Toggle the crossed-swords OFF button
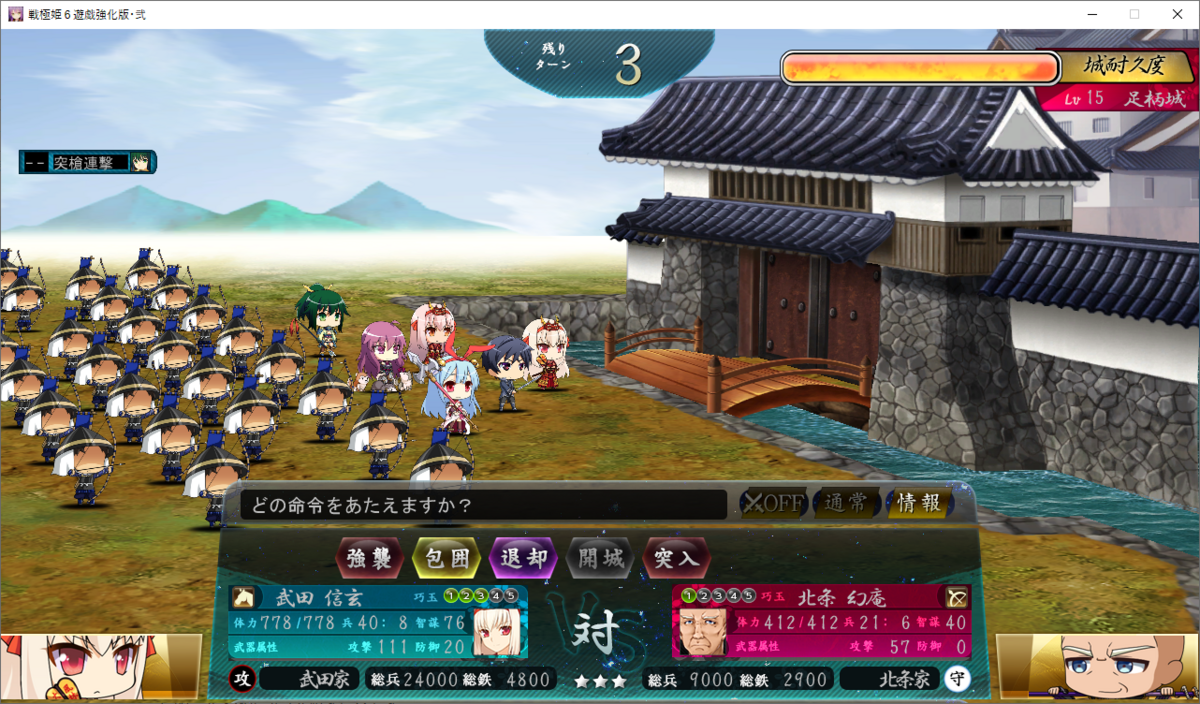 pos(772,503)
